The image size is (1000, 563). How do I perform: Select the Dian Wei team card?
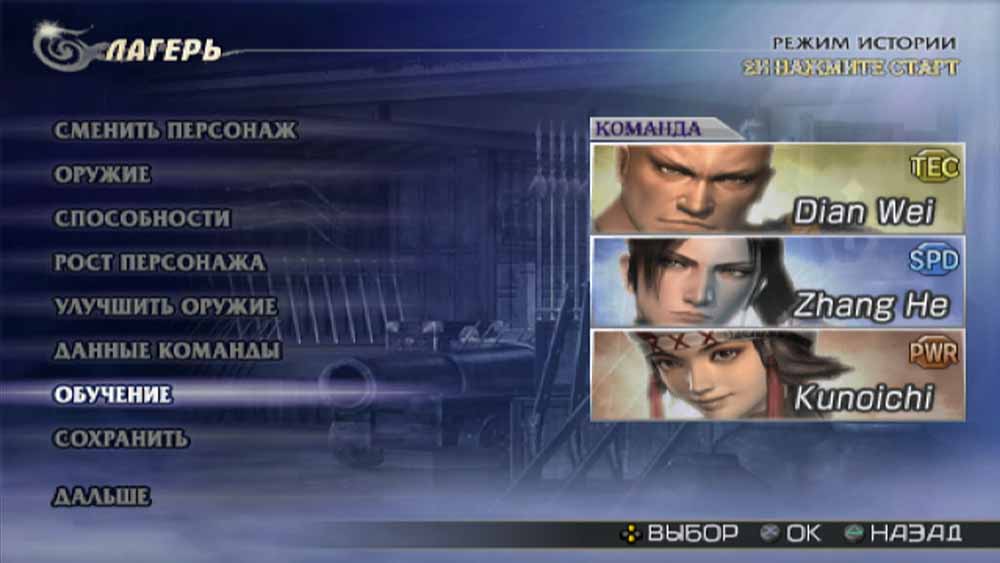[x=777, y=189]
